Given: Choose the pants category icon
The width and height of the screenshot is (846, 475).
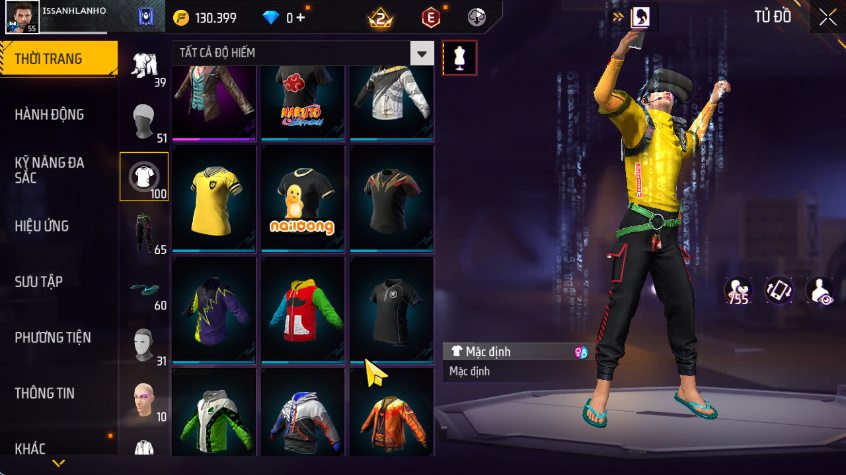Looking at the screenshot, I should click(143, 233).
